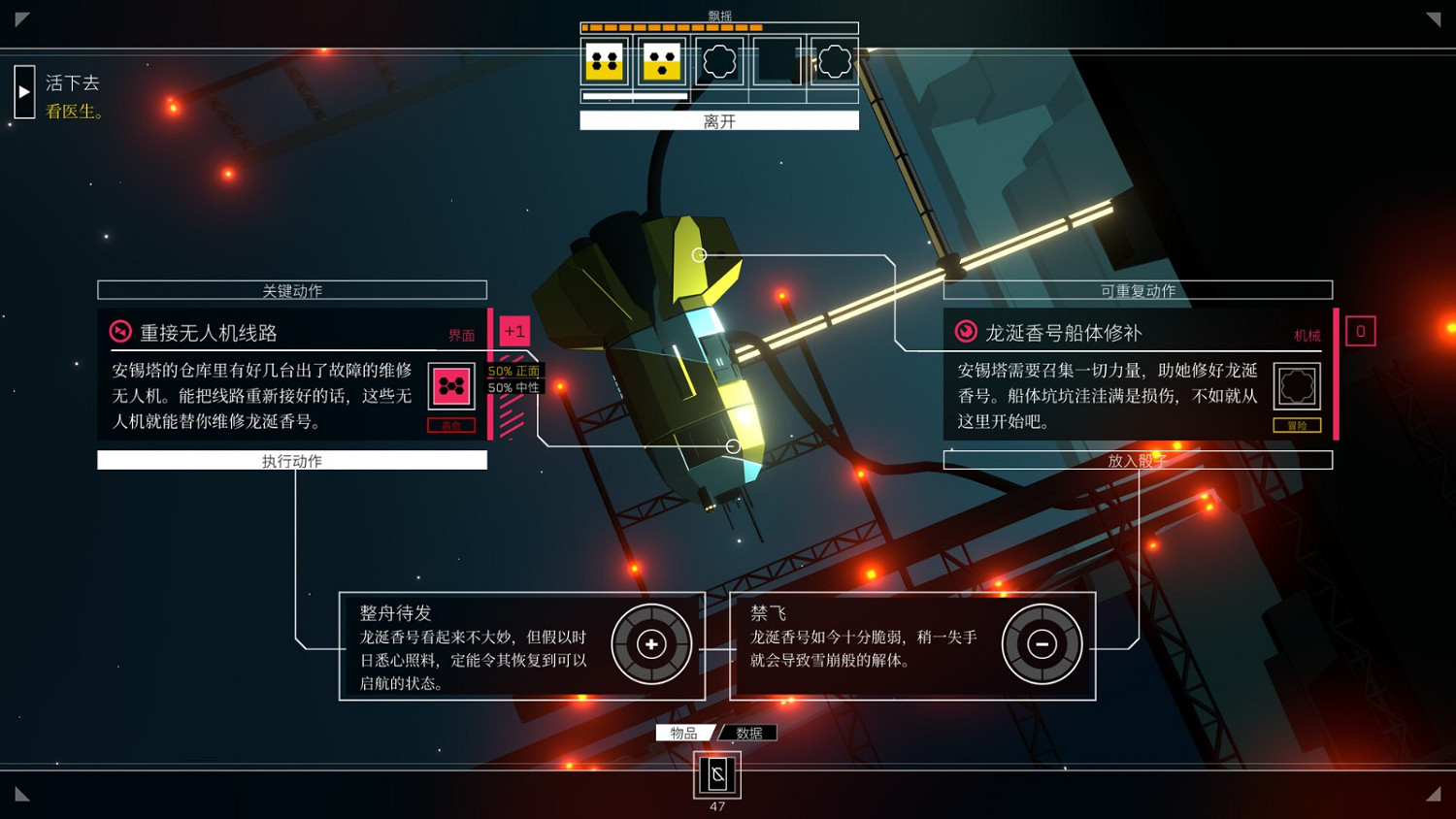The width and height of the screenshot is (1456, 819).
Task: Toggle the red 高危 risk badge
Action: tap(450, 425)
